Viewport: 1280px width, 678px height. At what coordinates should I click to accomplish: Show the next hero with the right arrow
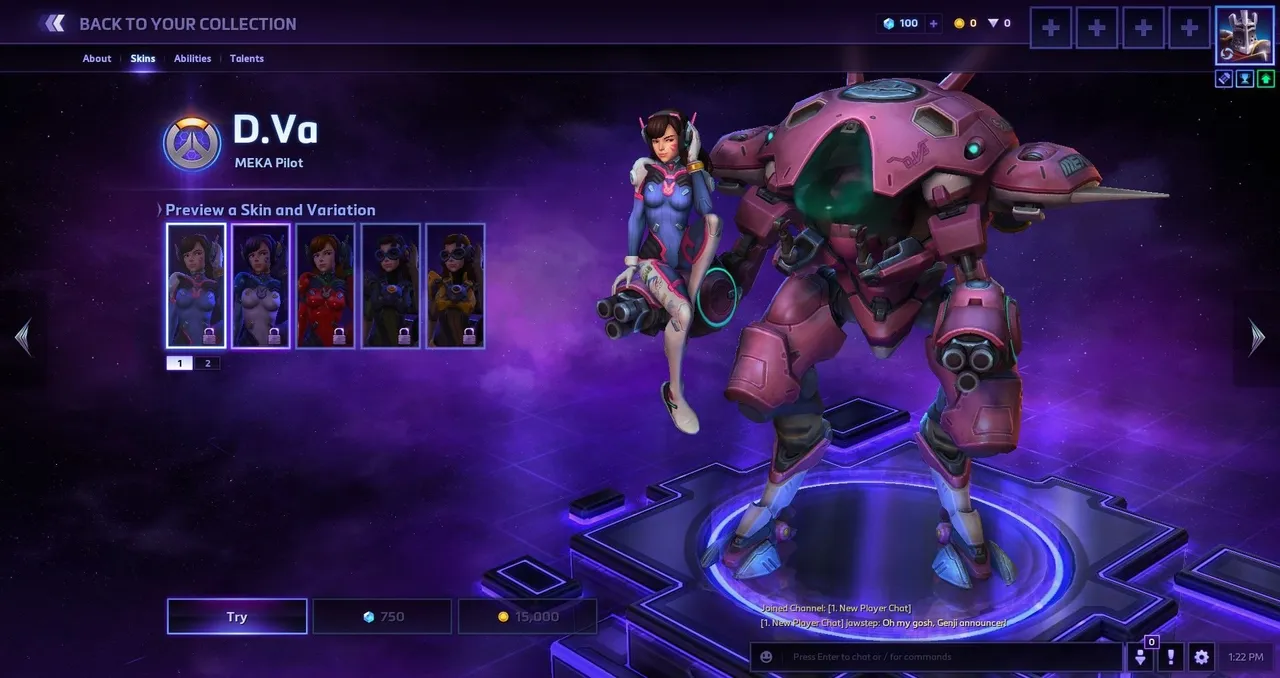point(1257,338)
